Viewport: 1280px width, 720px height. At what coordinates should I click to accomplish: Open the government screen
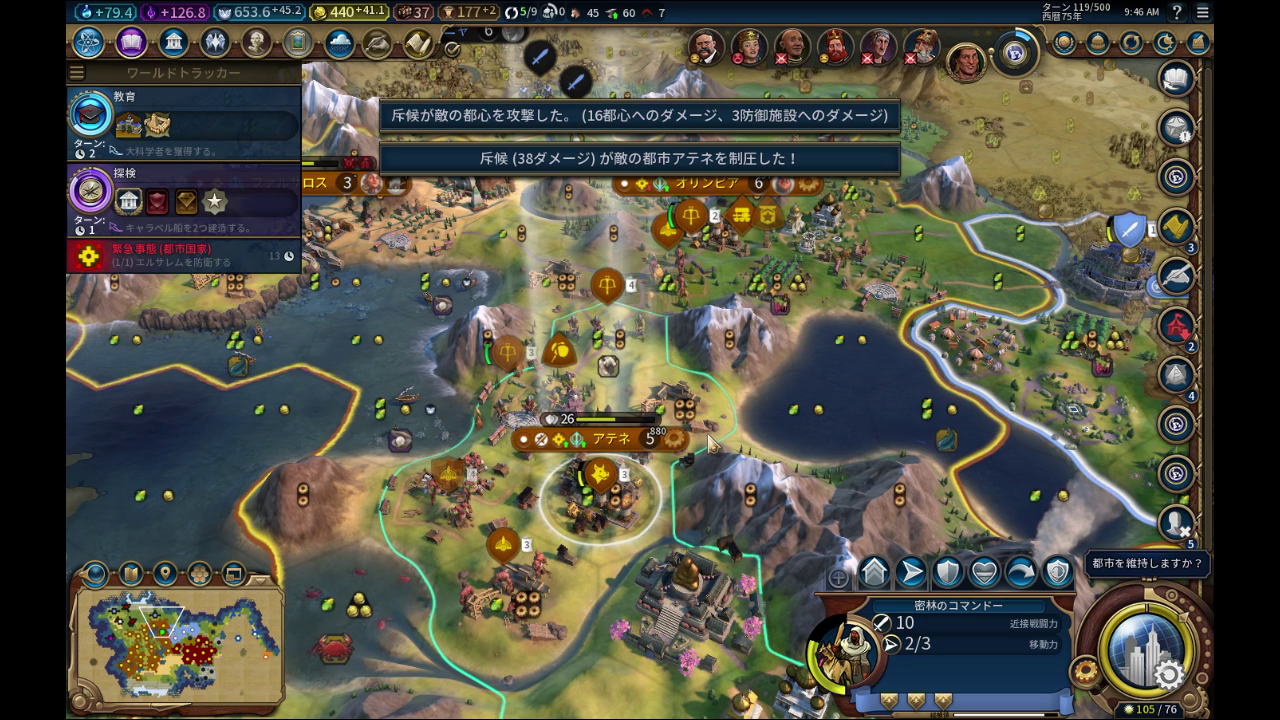pyautogui.click(x=173, y=43)
